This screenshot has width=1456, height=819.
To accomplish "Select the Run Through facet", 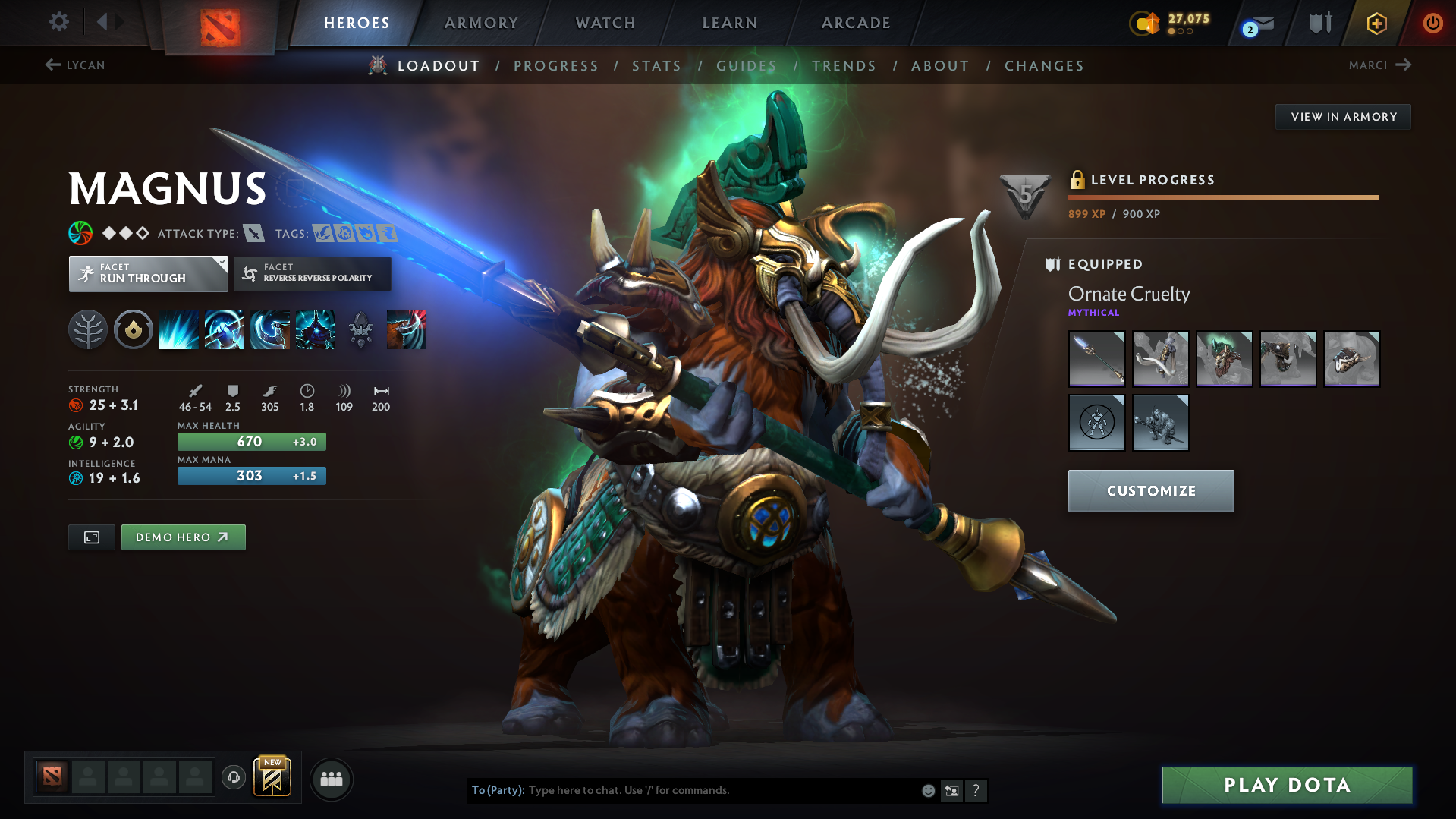I will tap(147, 273).
